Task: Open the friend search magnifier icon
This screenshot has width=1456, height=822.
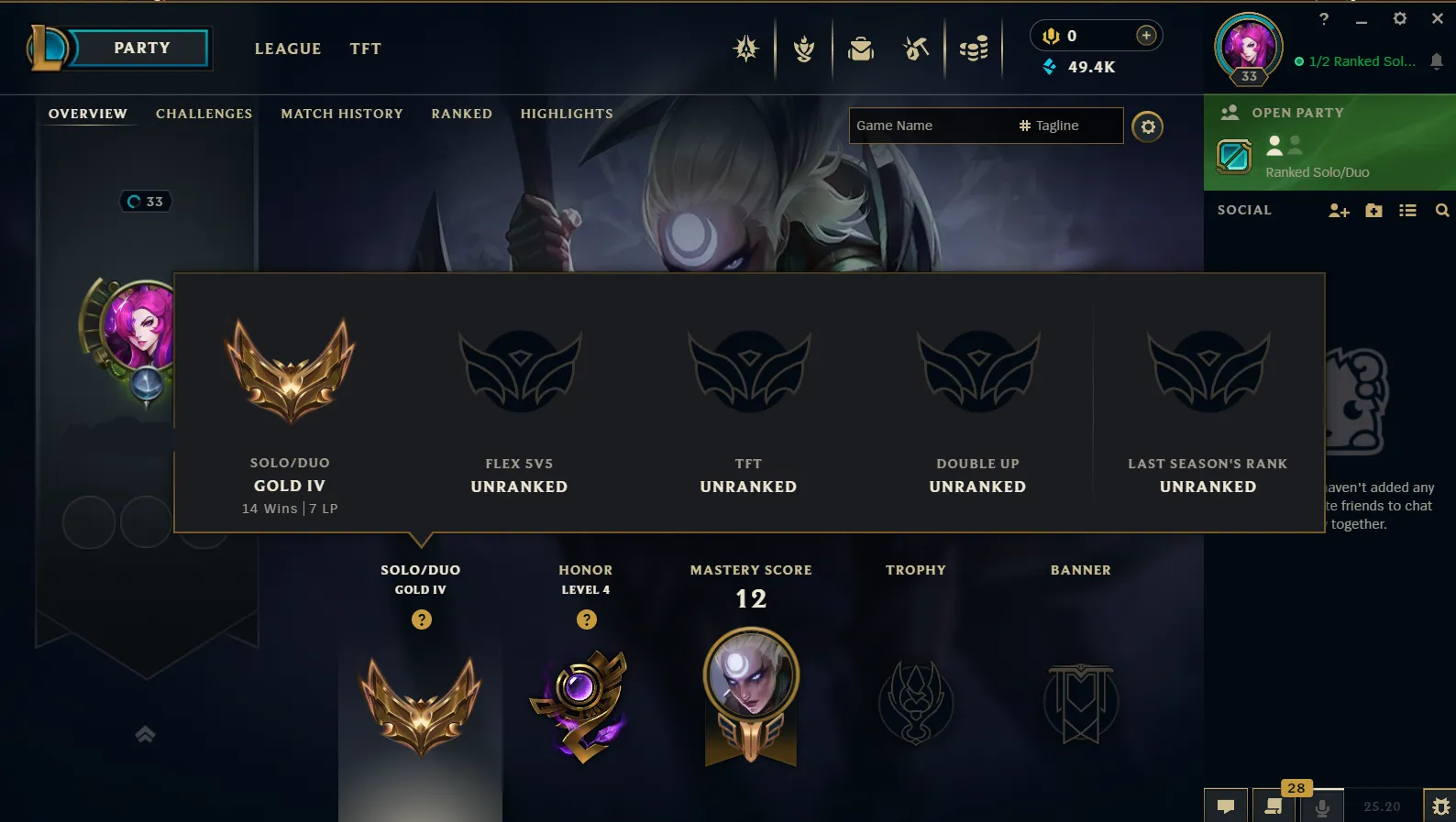Action: [1442, 210]
